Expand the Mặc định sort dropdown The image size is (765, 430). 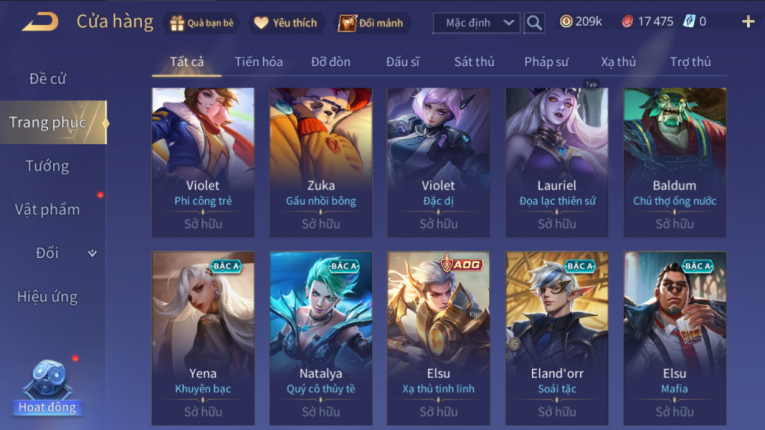coord(476,22)
